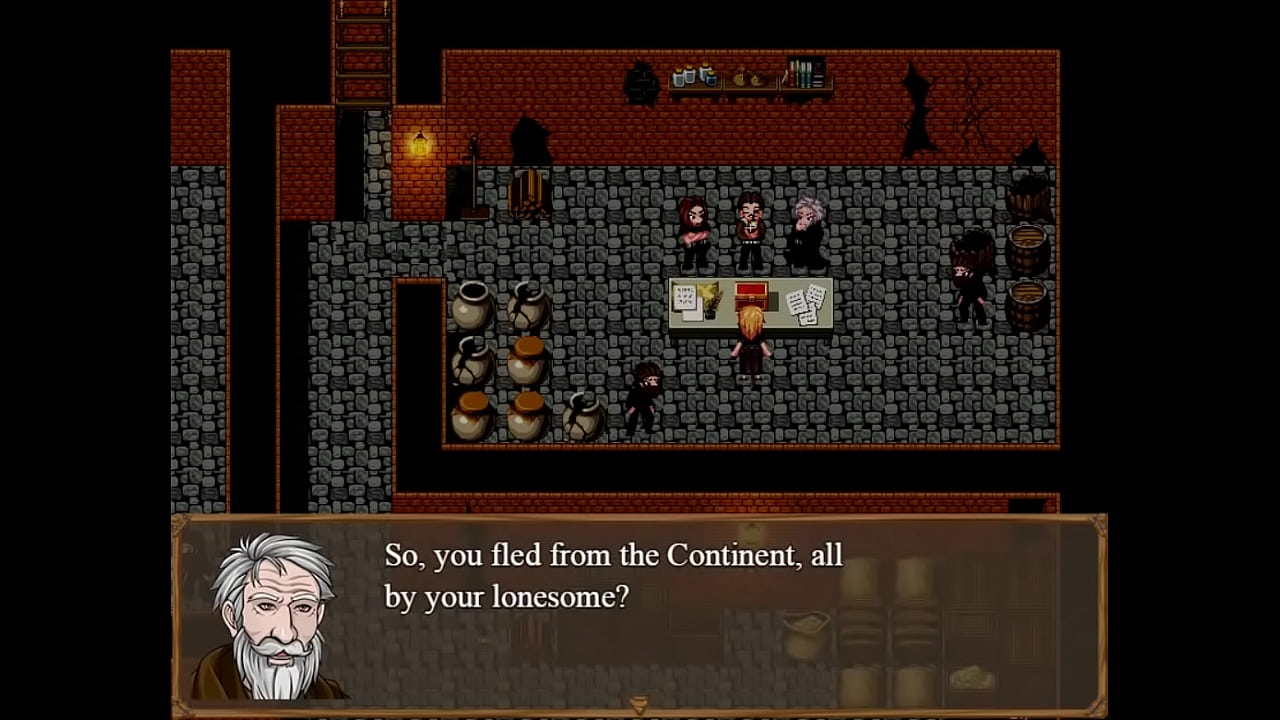Select the smoking man behind the table
1280x720 pixels.
coord(748,225)
